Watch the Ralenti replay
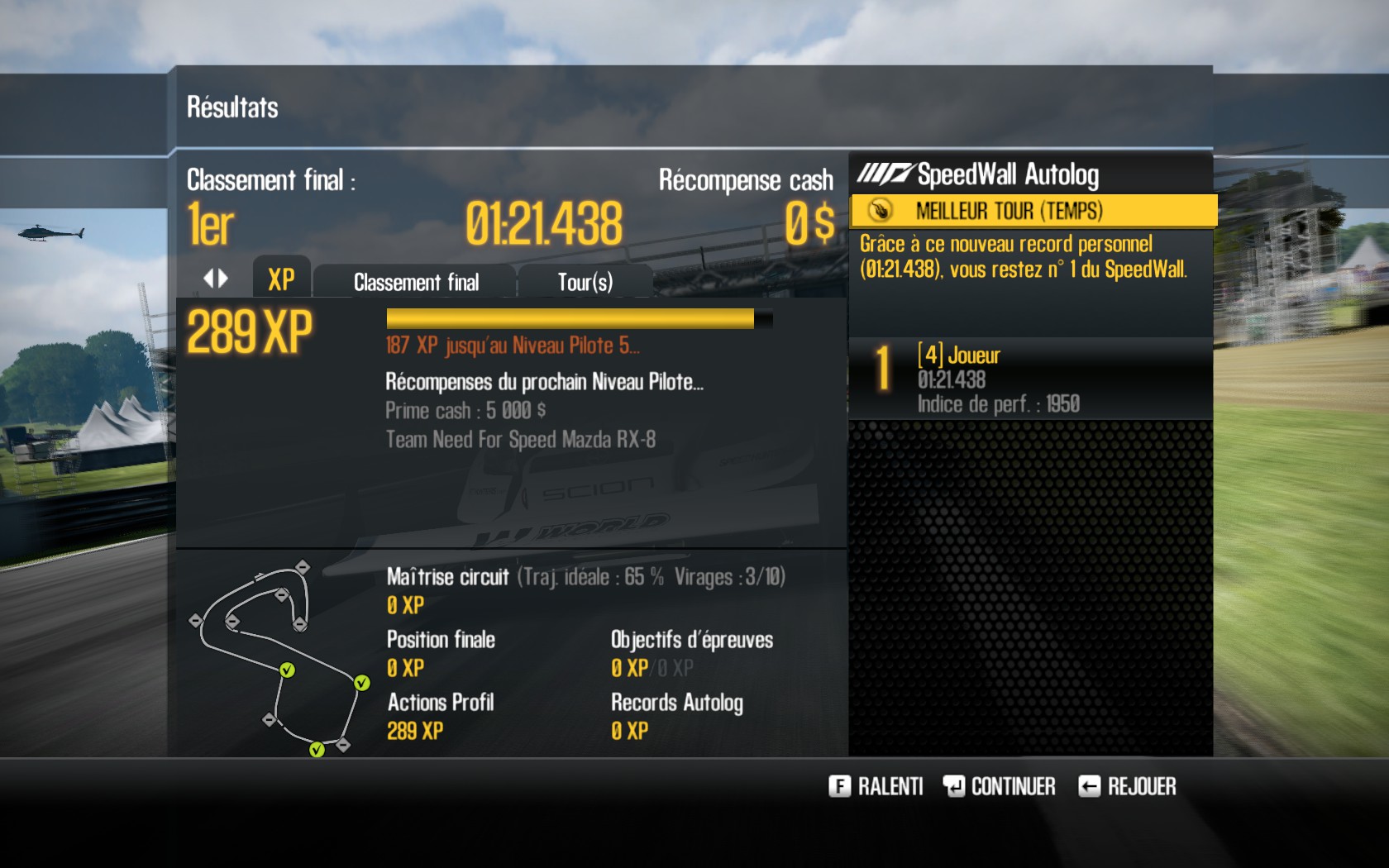Screen dimensions: 1389x868 876,786
